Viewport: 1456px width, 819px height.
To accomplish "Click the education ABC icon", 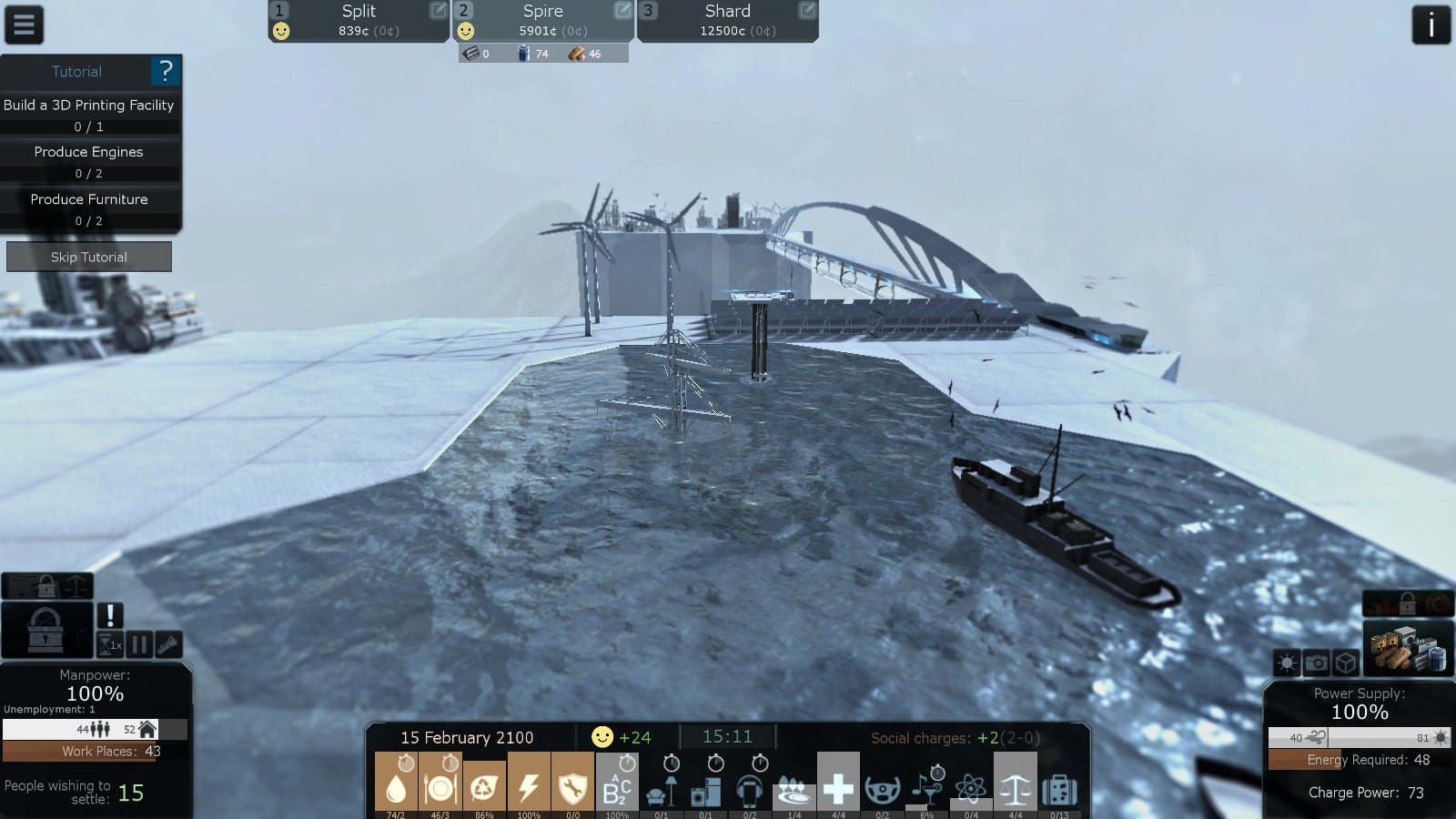I will (617, 784).
